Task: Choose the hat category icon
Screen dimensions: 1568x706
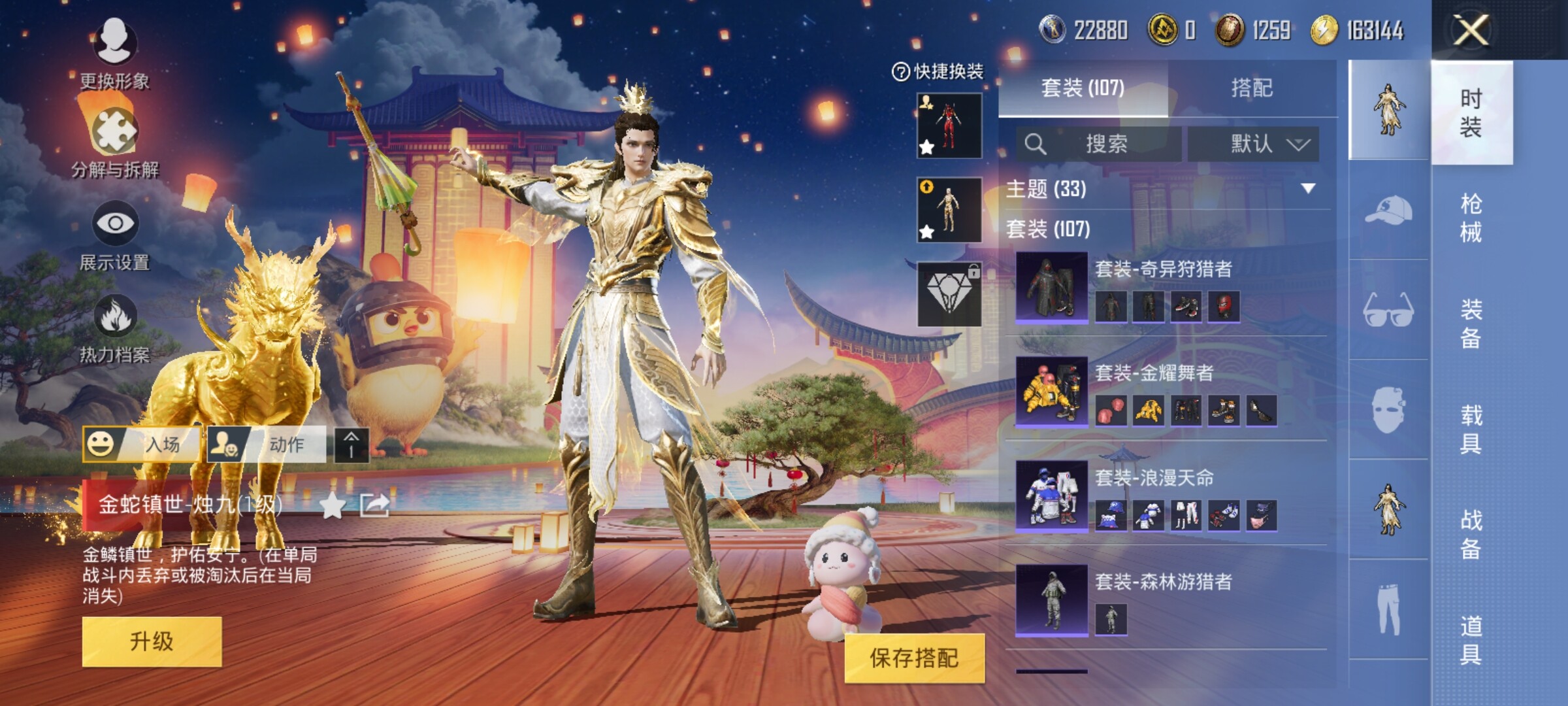Action: (x=1389, y=210)
